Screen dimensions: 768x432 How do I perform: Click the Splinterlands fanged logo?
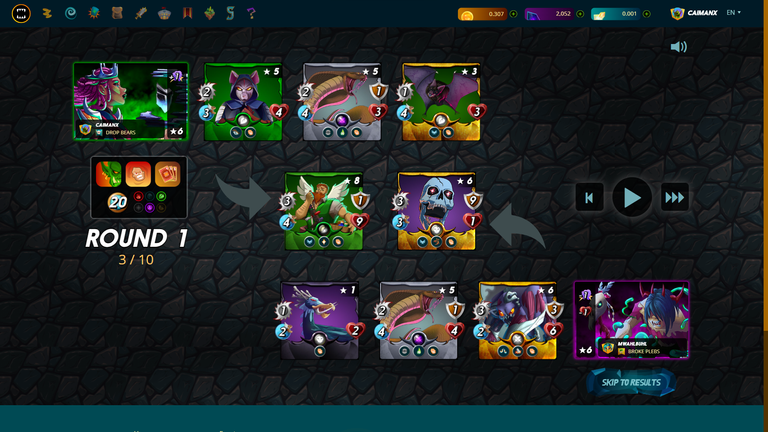[x=21, y=13]
